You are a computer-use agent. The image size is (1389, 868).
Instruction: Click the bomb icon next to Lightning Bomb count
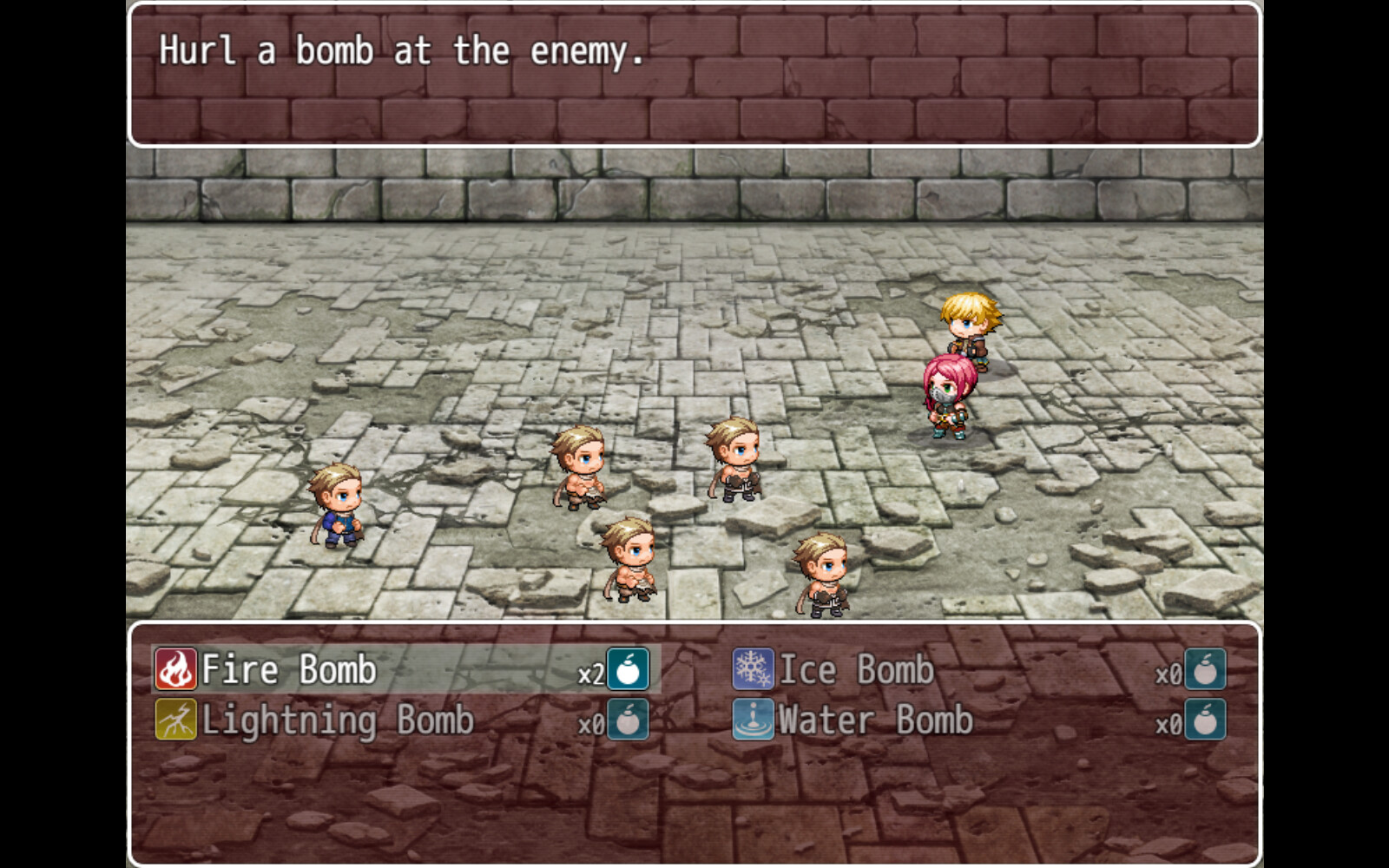(630, 720)
